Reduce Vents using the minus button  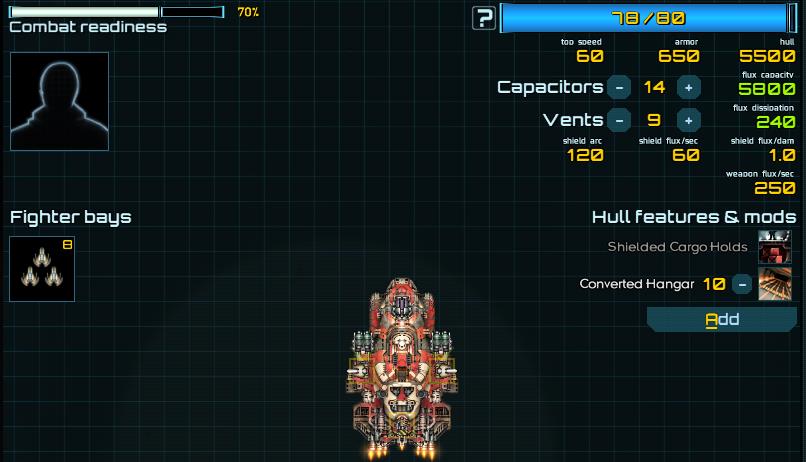click(619, 120)
